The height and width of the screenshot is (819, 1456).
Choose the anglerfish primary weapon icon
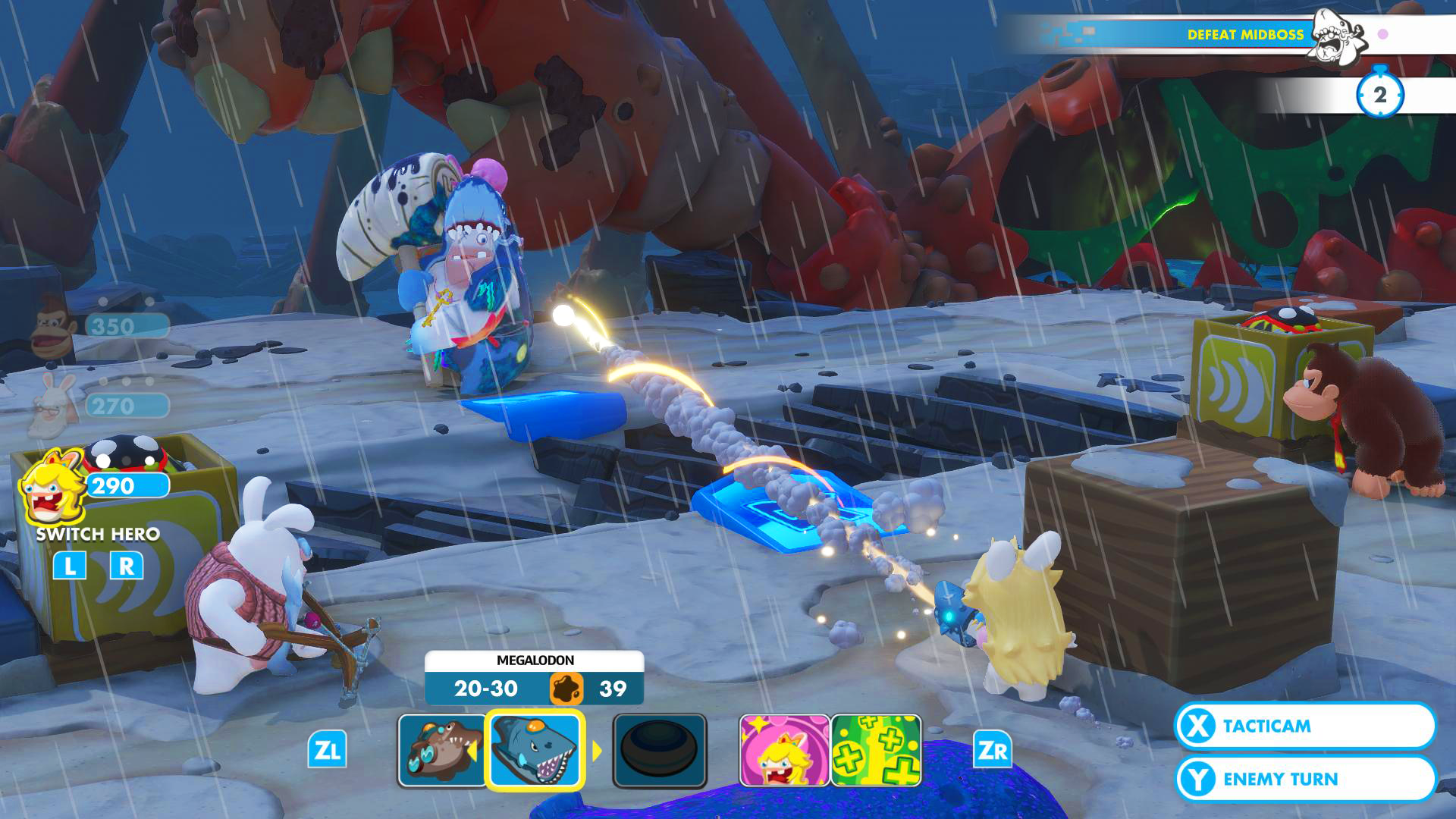point(442,750)
